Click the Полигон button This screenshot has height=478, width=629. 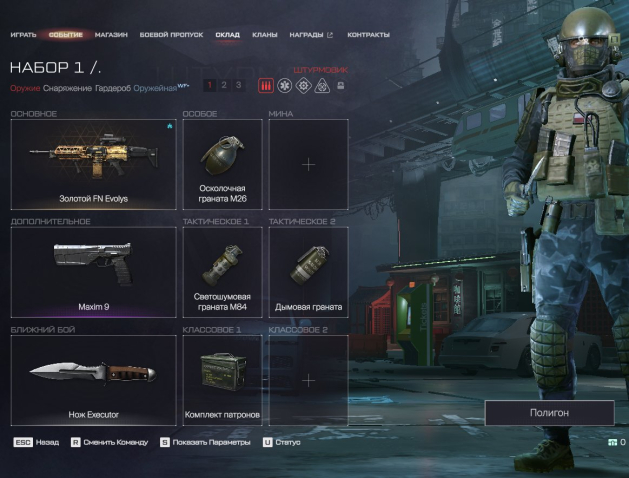click(549, 412)
